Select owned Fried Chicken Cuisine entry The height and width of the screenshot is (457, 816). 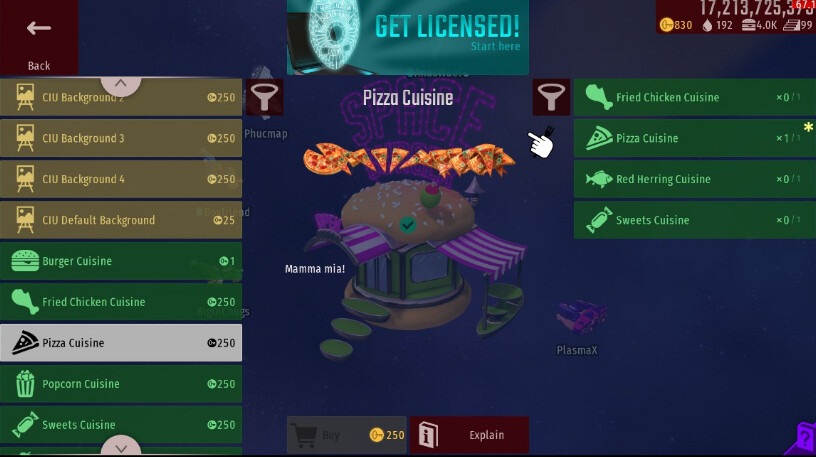pyautogui.click(x=694, y=98)
